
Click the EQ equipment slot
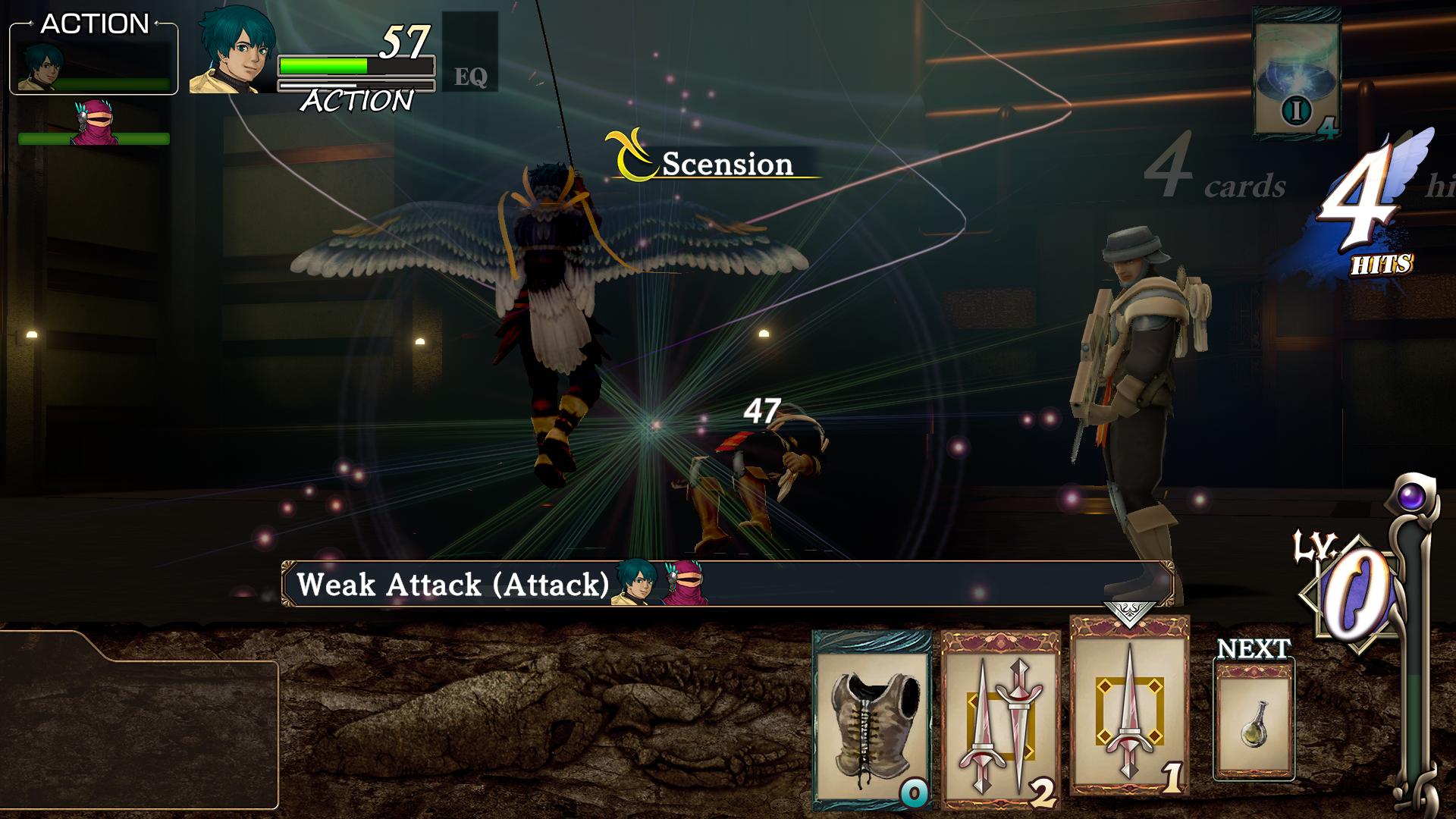[x=470, y=53]
